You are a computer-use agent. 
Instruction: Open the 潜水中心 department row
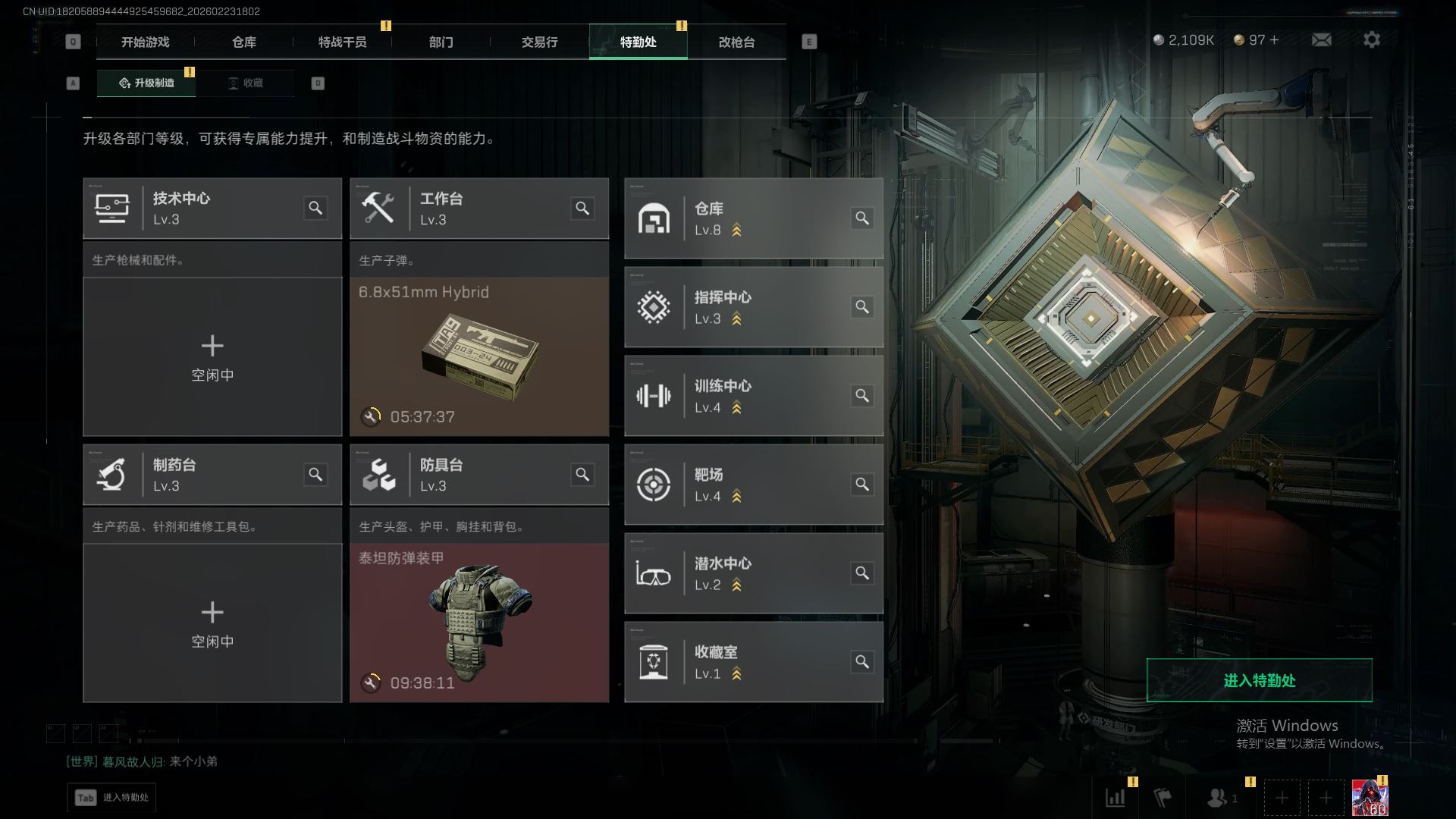(x=753, y=573)
